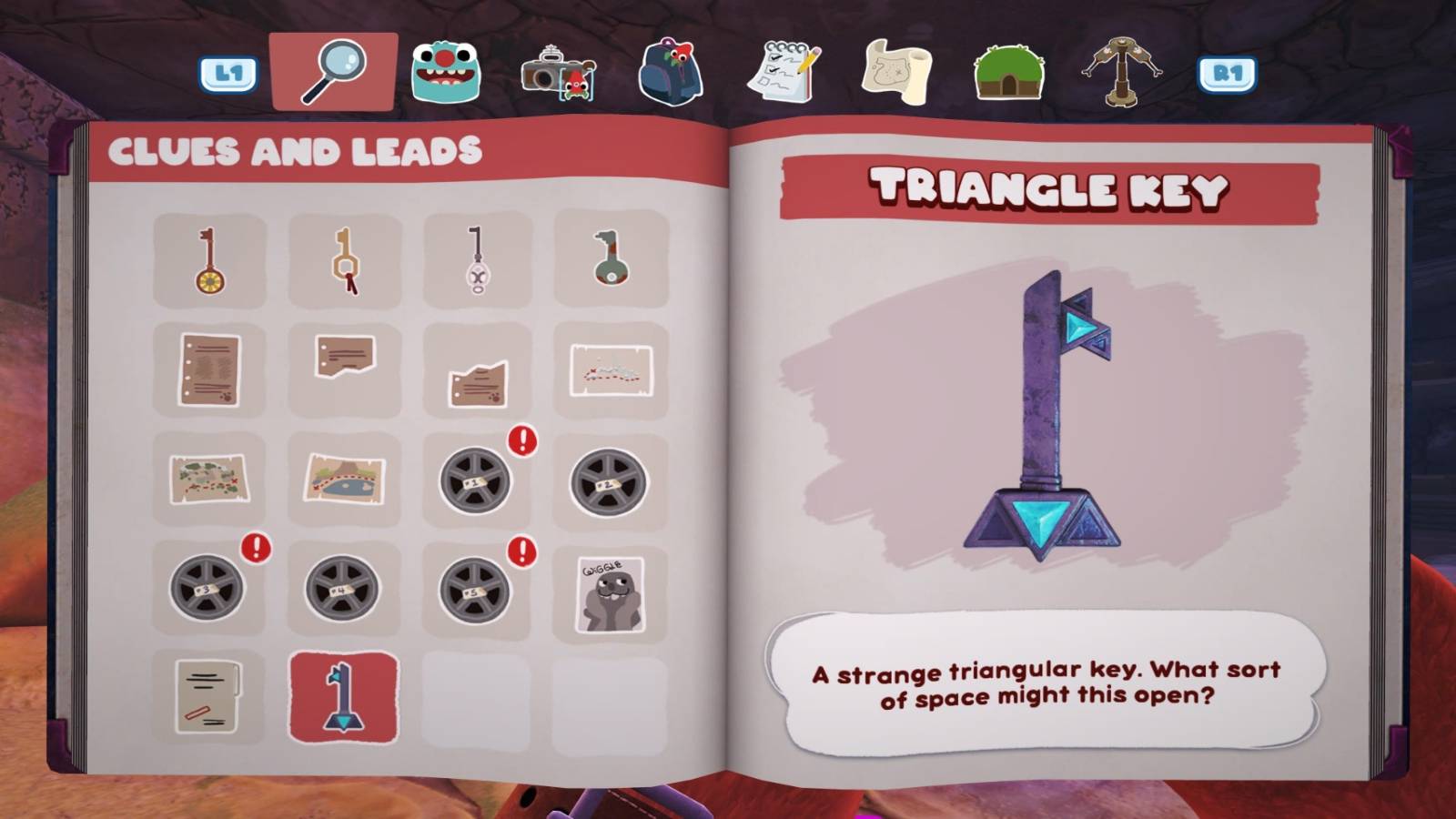
Task: Select the key with round wheel base
Action: 207,259
